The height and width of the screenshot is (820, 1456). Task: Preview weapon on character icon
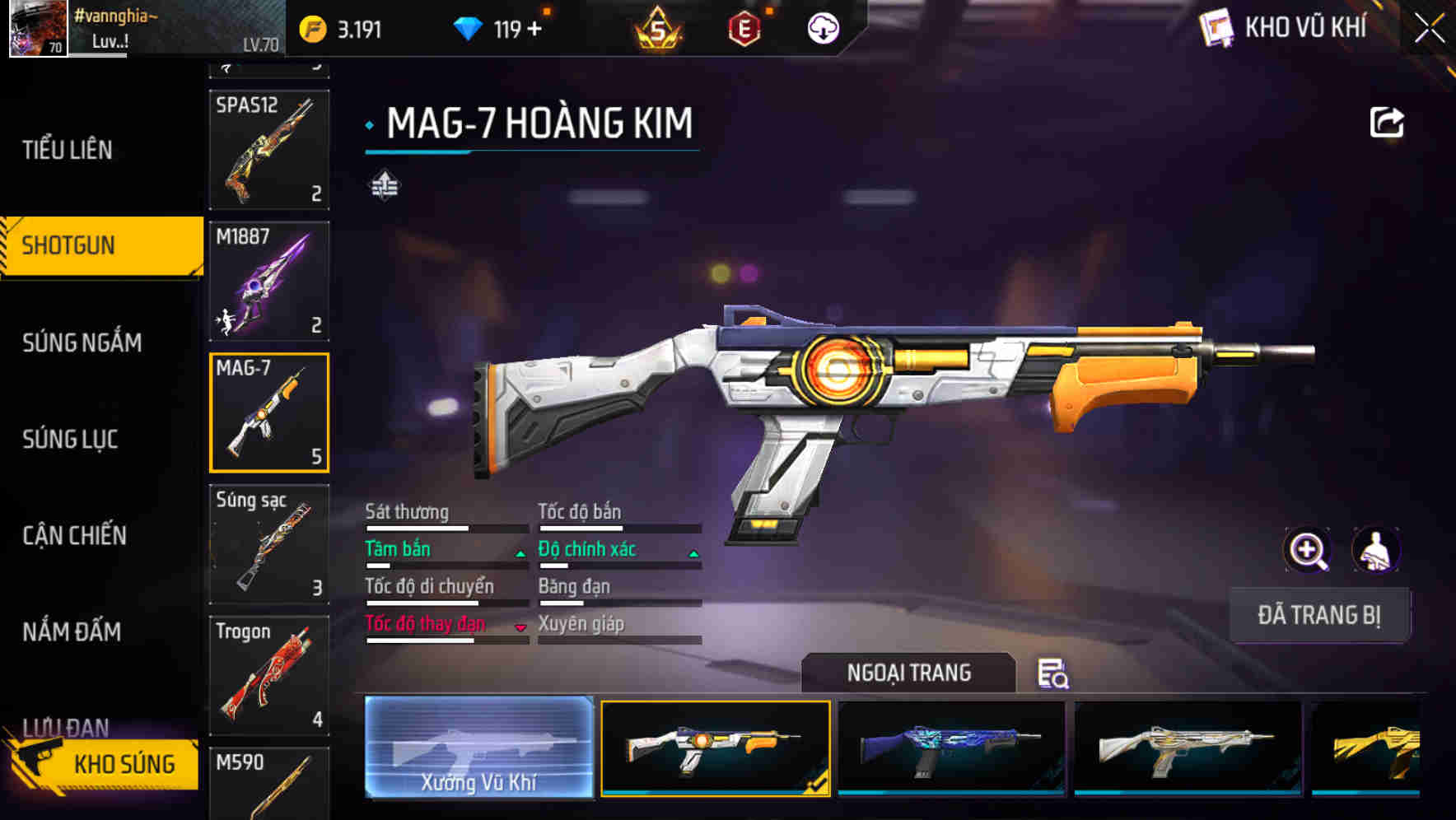pyautogui.click(x=1375, y=550)
